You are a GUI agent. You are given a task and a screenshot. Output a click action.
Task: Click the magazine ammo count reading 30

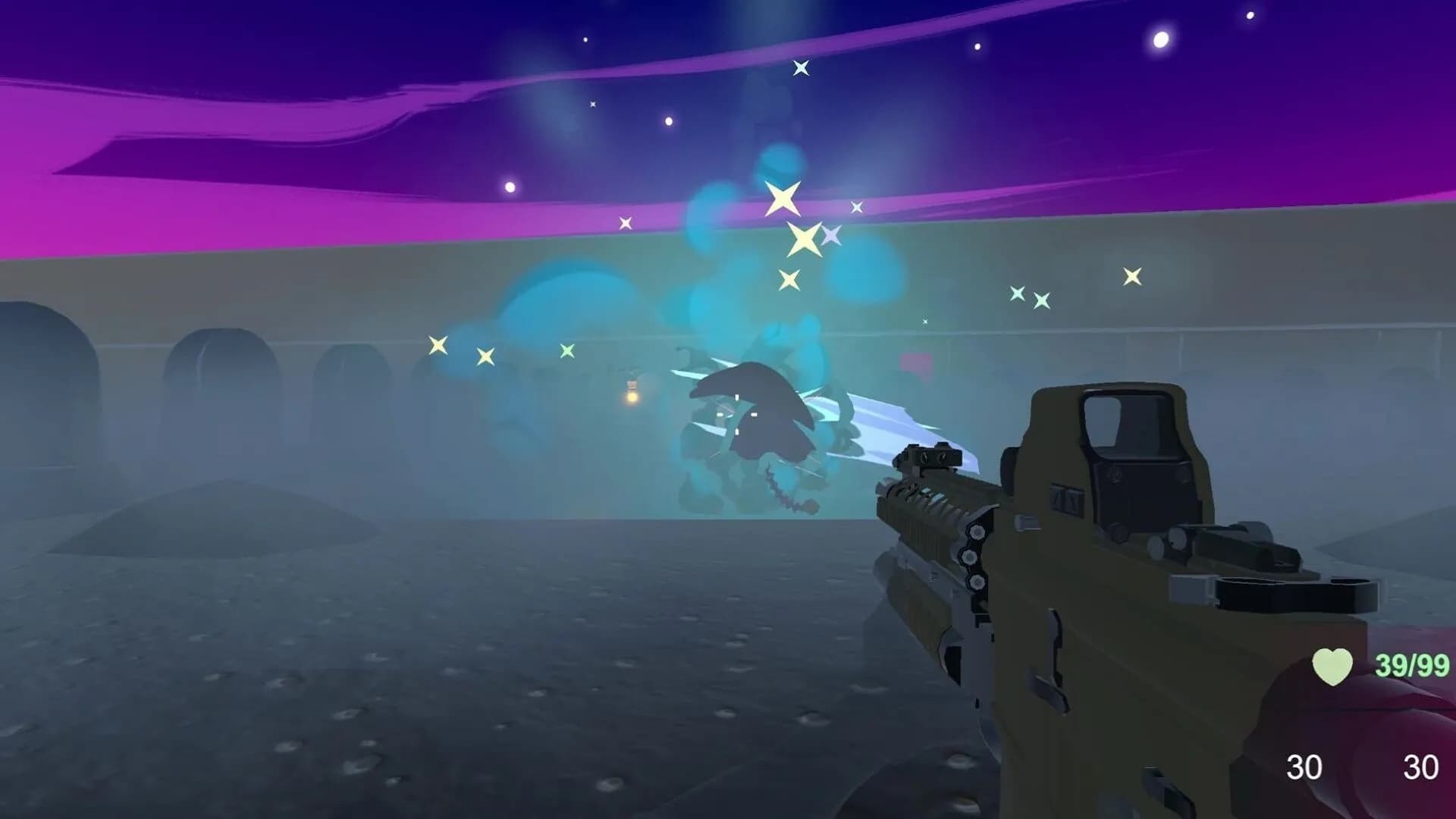(1303, 768)
